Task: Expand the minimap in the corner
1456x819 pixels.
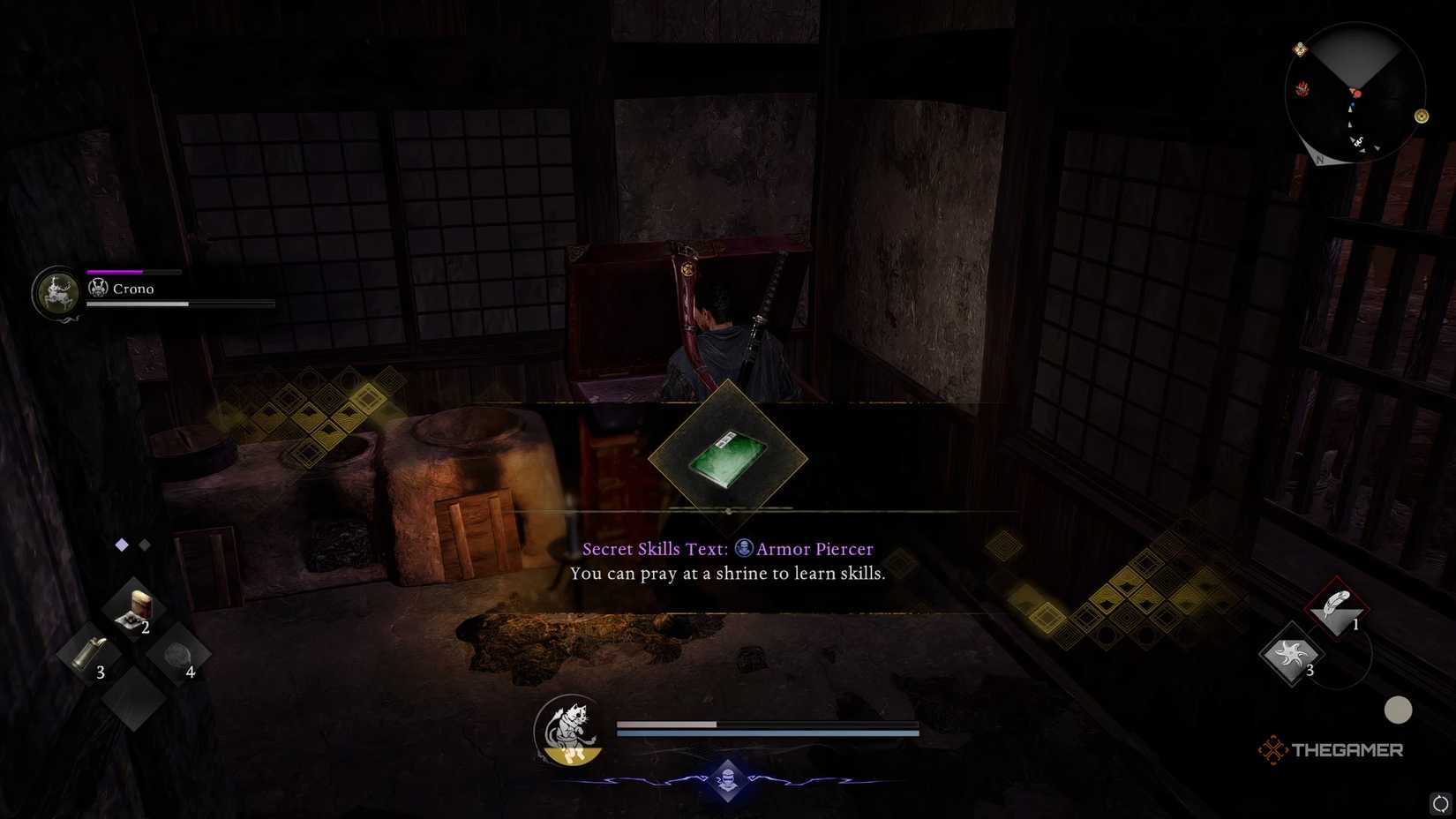Action: point(1356,94)
